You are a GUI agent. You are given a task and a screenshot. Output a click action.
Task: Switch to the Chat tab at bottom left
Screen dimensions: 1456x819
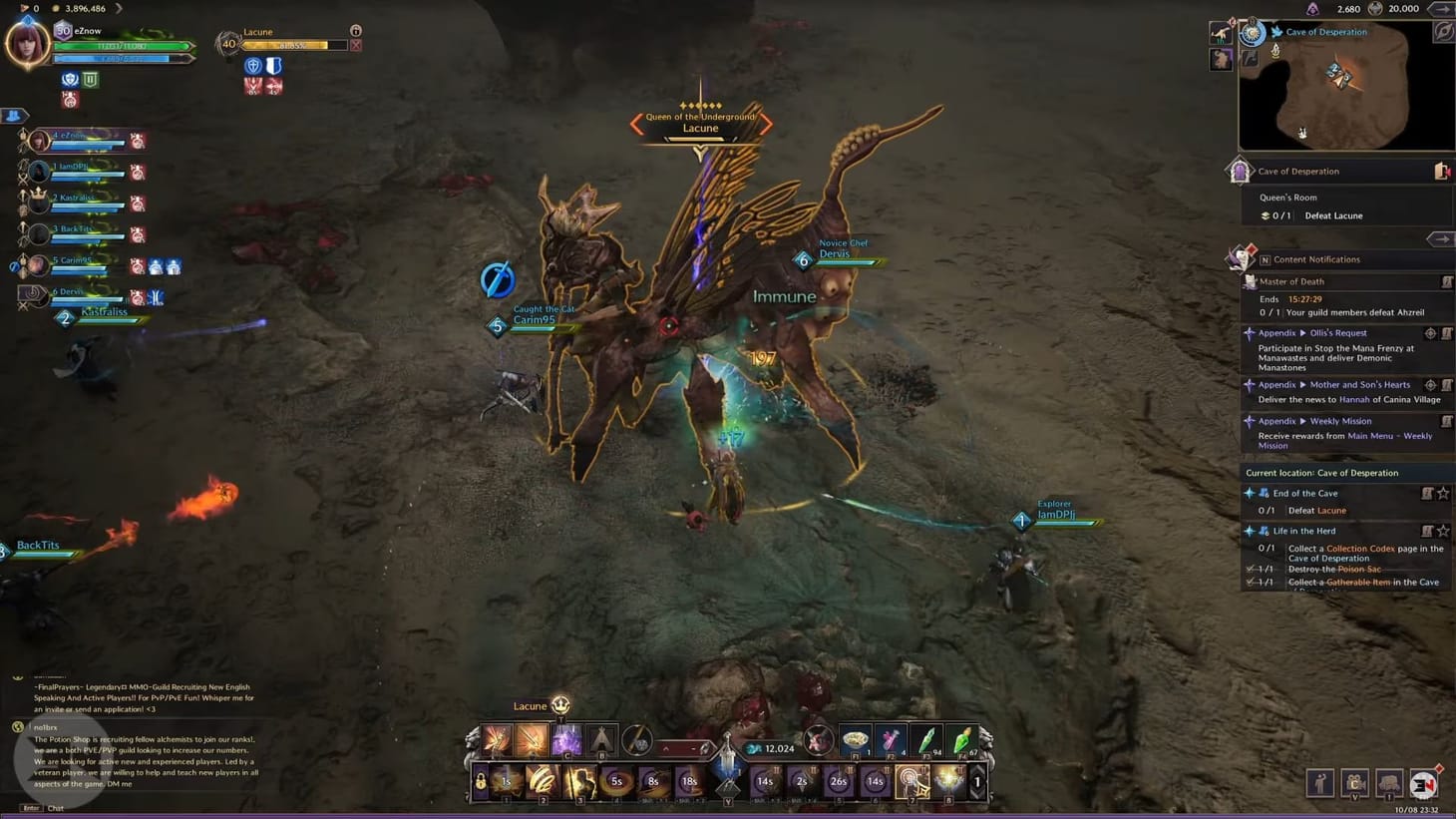point(55,808)
